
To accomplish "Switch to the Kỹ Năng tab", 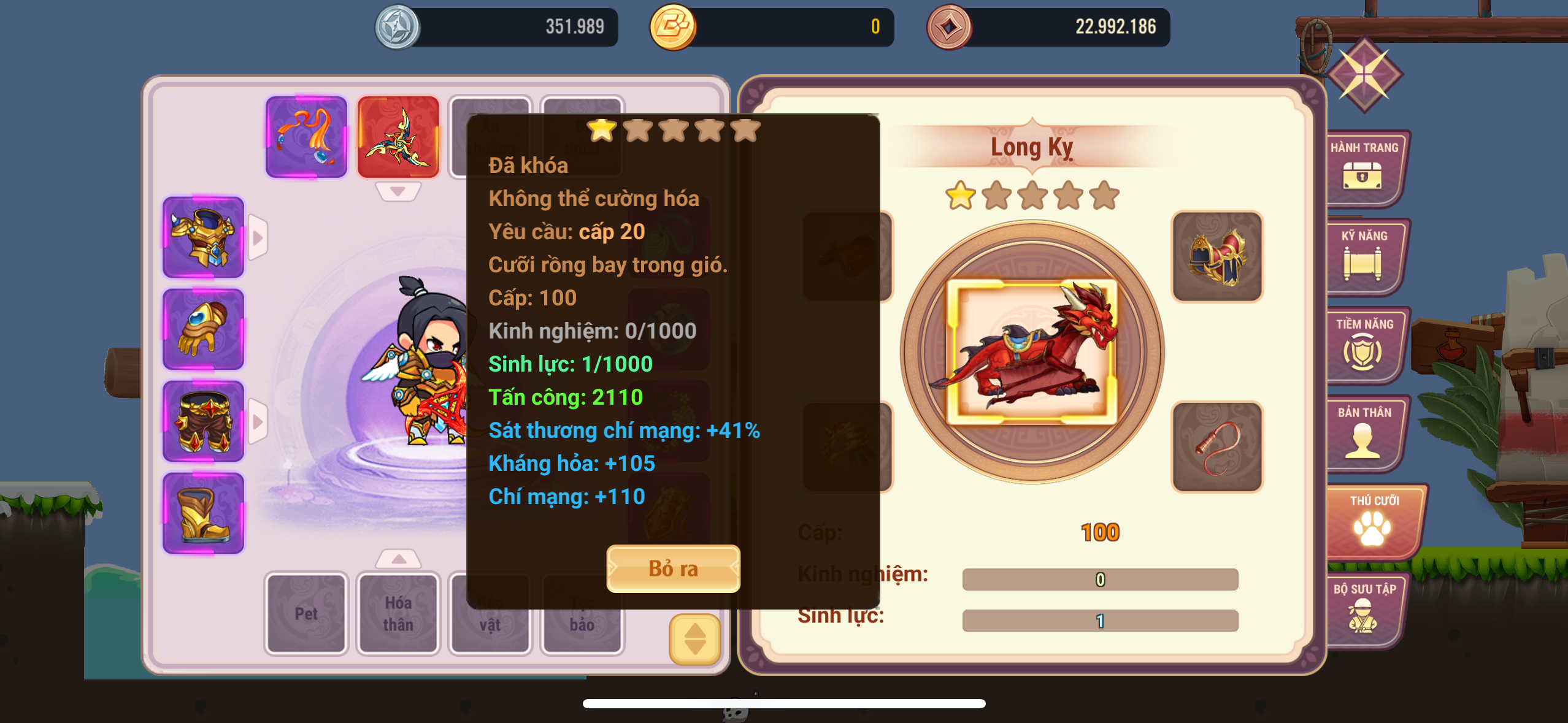I will (1364, 255).
